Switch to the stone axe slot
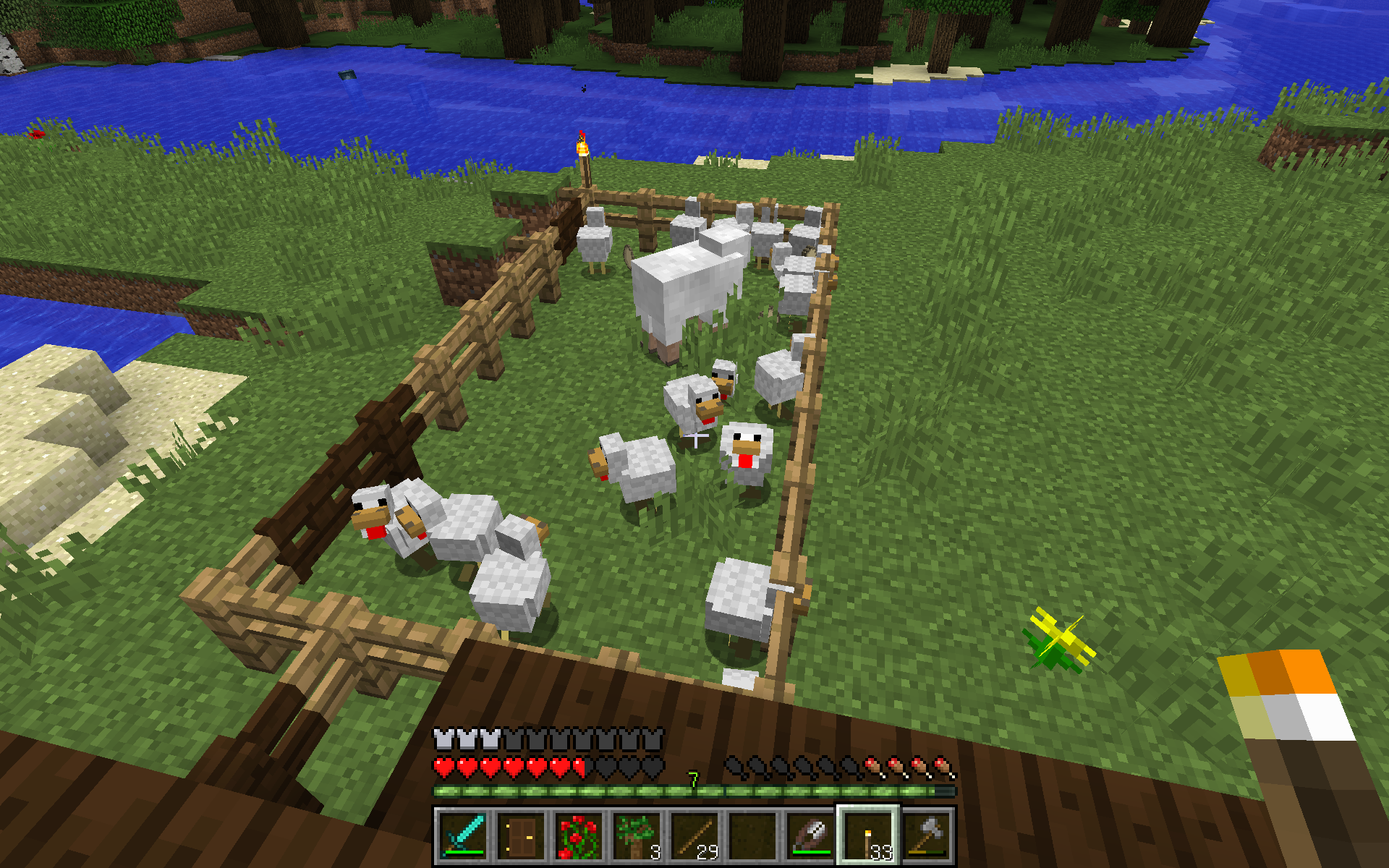 point(926,835)
